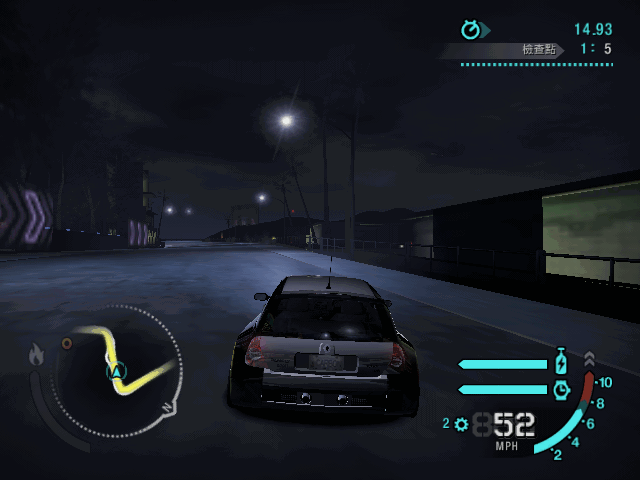This screenshot has width=640, height=480.
Task: Select the player arrow marker on minimap
Action: coord(118,372)
